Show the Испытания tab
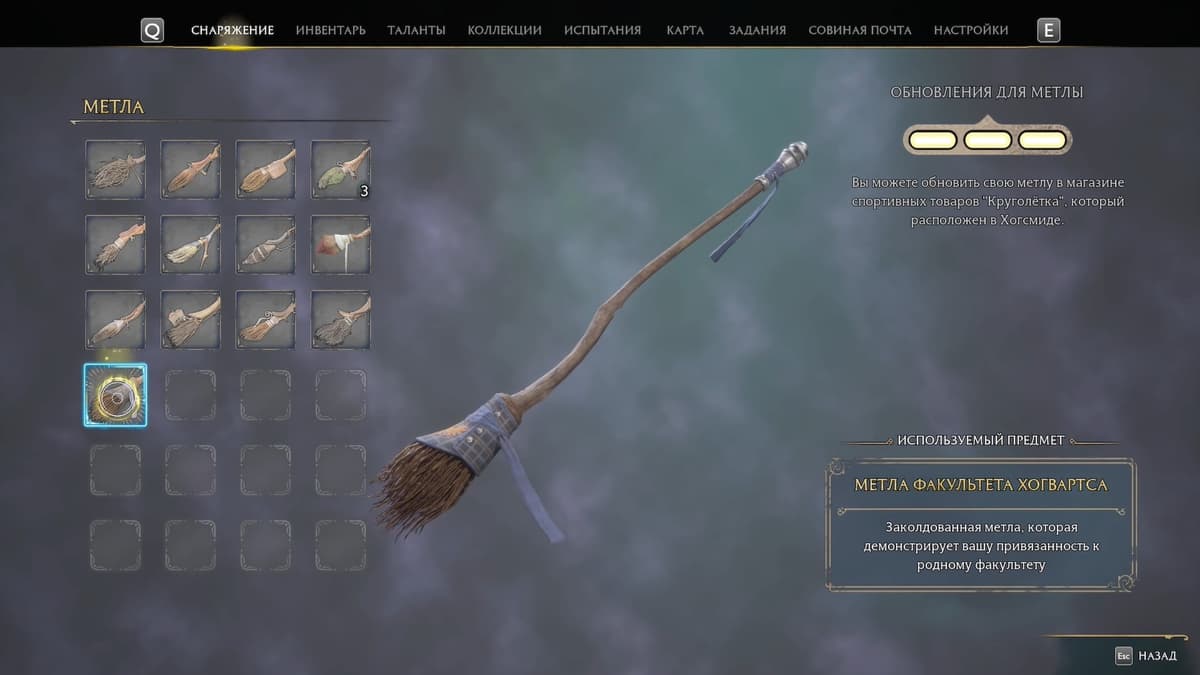Screen dimensions: 1200x675 click(602, 30)
